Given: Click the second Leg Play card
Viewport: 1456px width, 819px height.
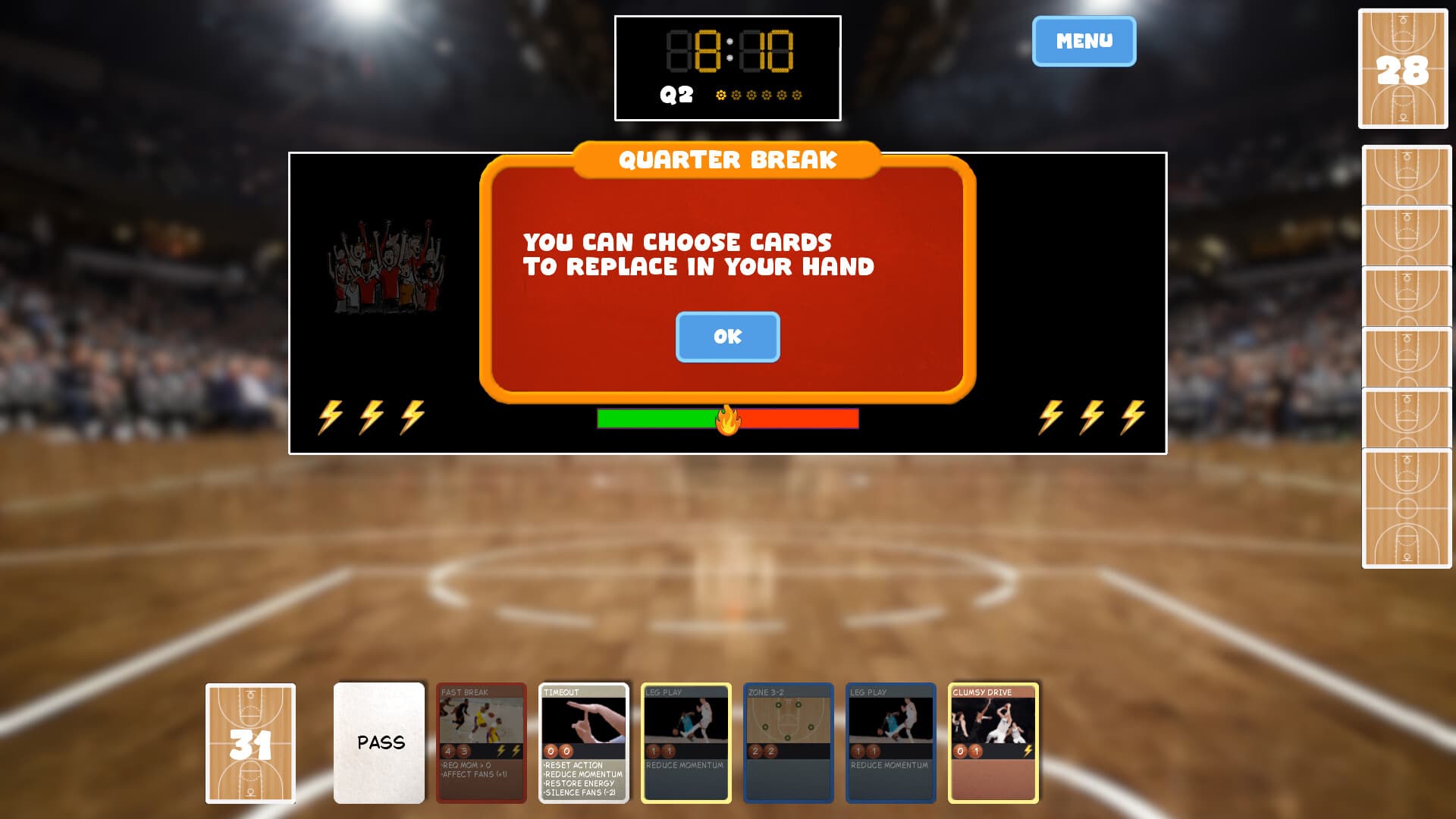Looking at the screenshot, I should [x=890, y=743].
